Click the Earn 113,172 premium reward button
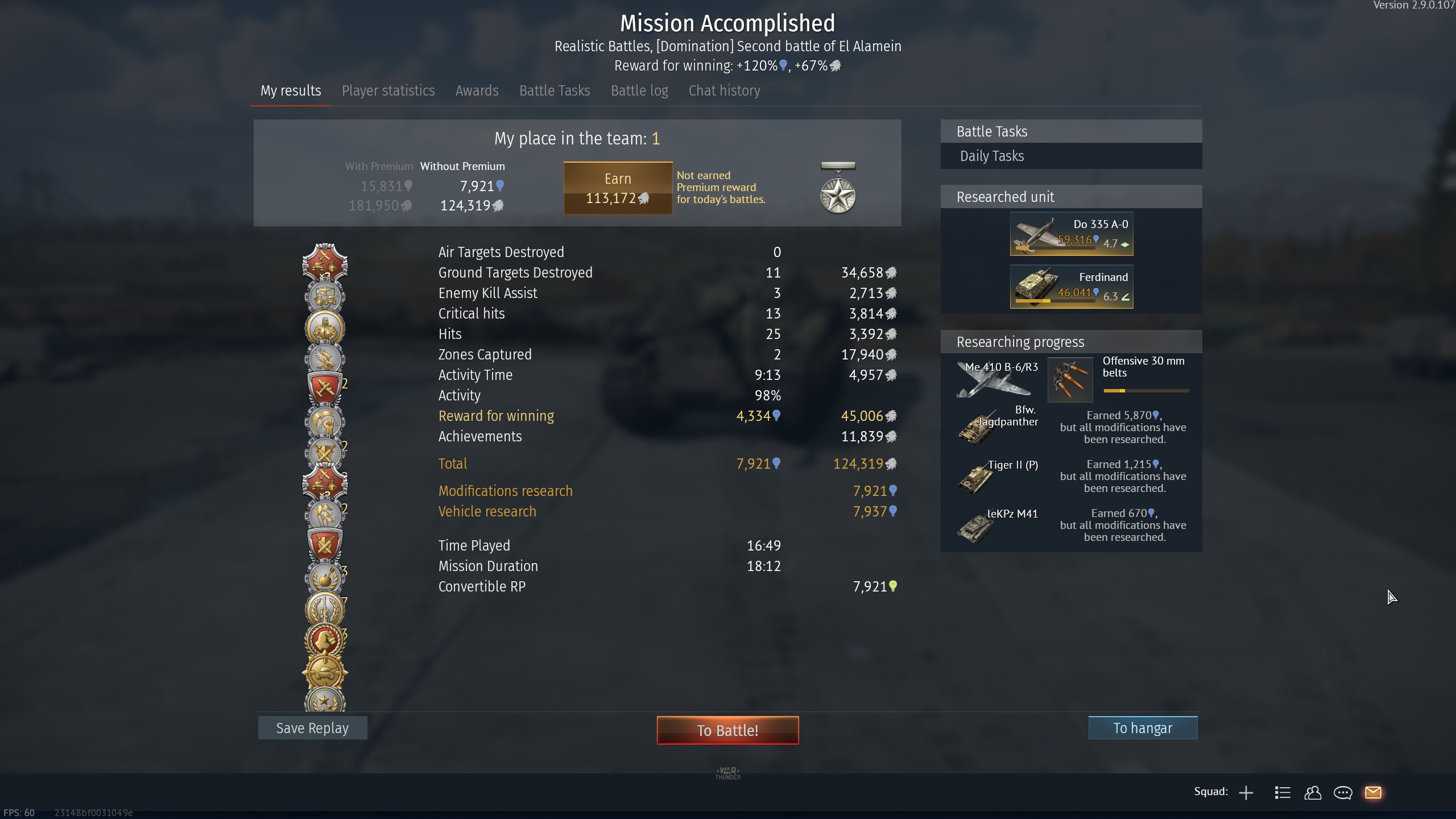The height and width of the screenshot is (819, 1456). (x=618, y=188)
